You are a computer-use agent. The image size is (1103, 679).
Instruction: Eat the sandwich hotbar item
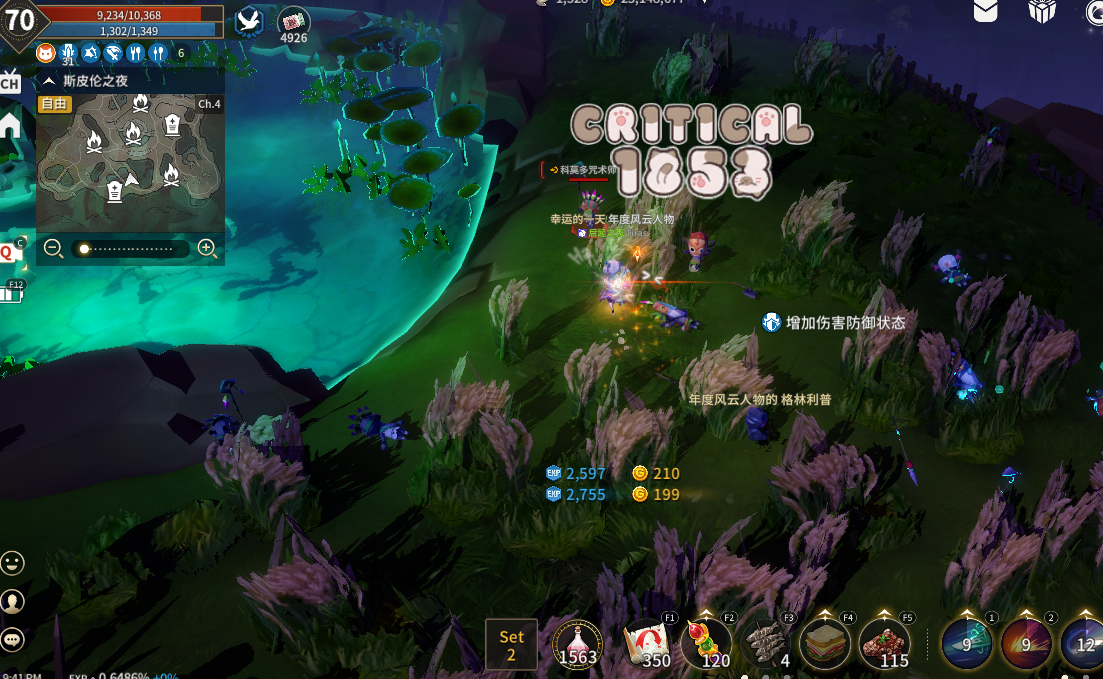(x=826, y=643)
